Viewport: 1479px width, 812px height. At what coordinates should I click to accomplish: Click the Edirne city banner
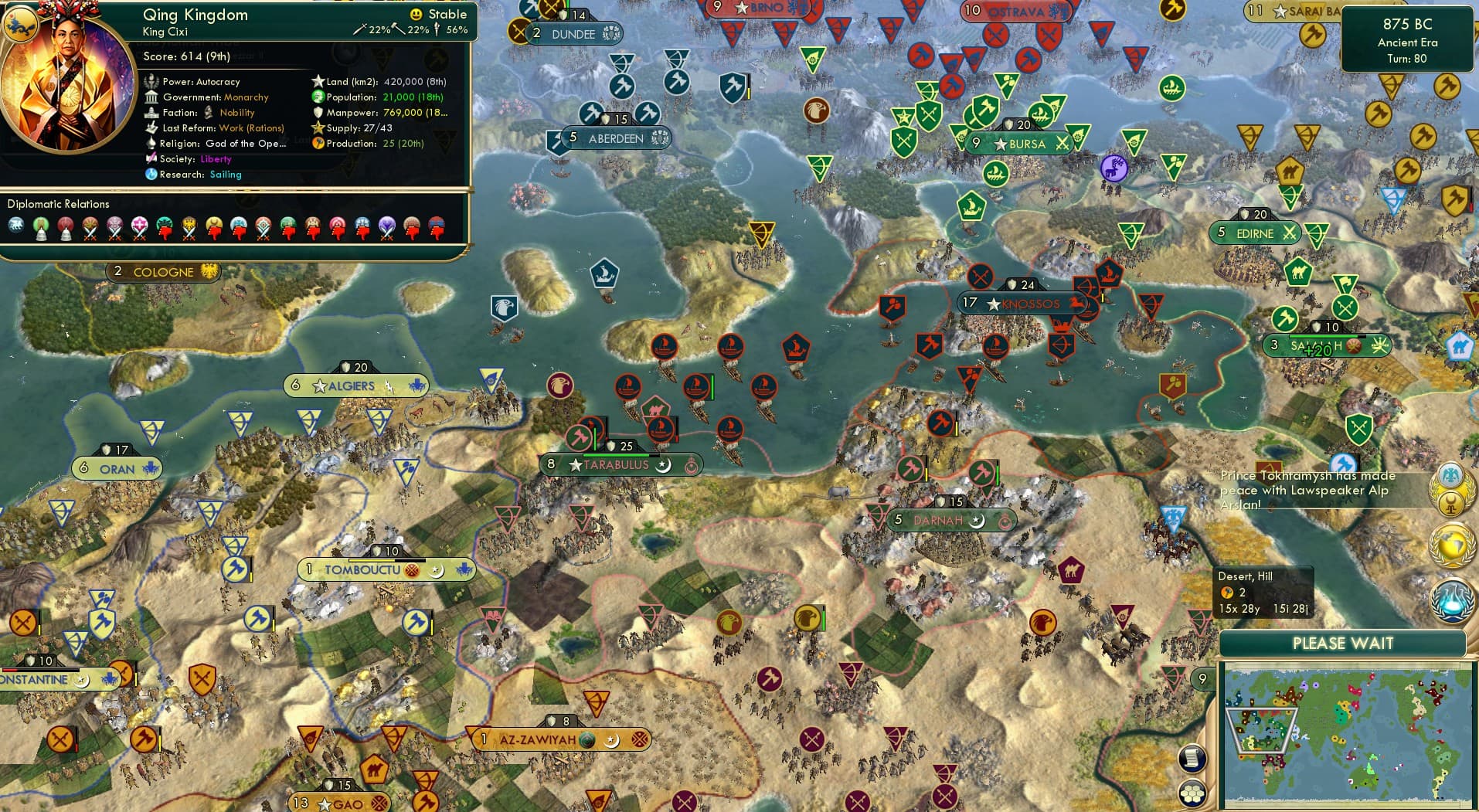[x=1256, y=233]
